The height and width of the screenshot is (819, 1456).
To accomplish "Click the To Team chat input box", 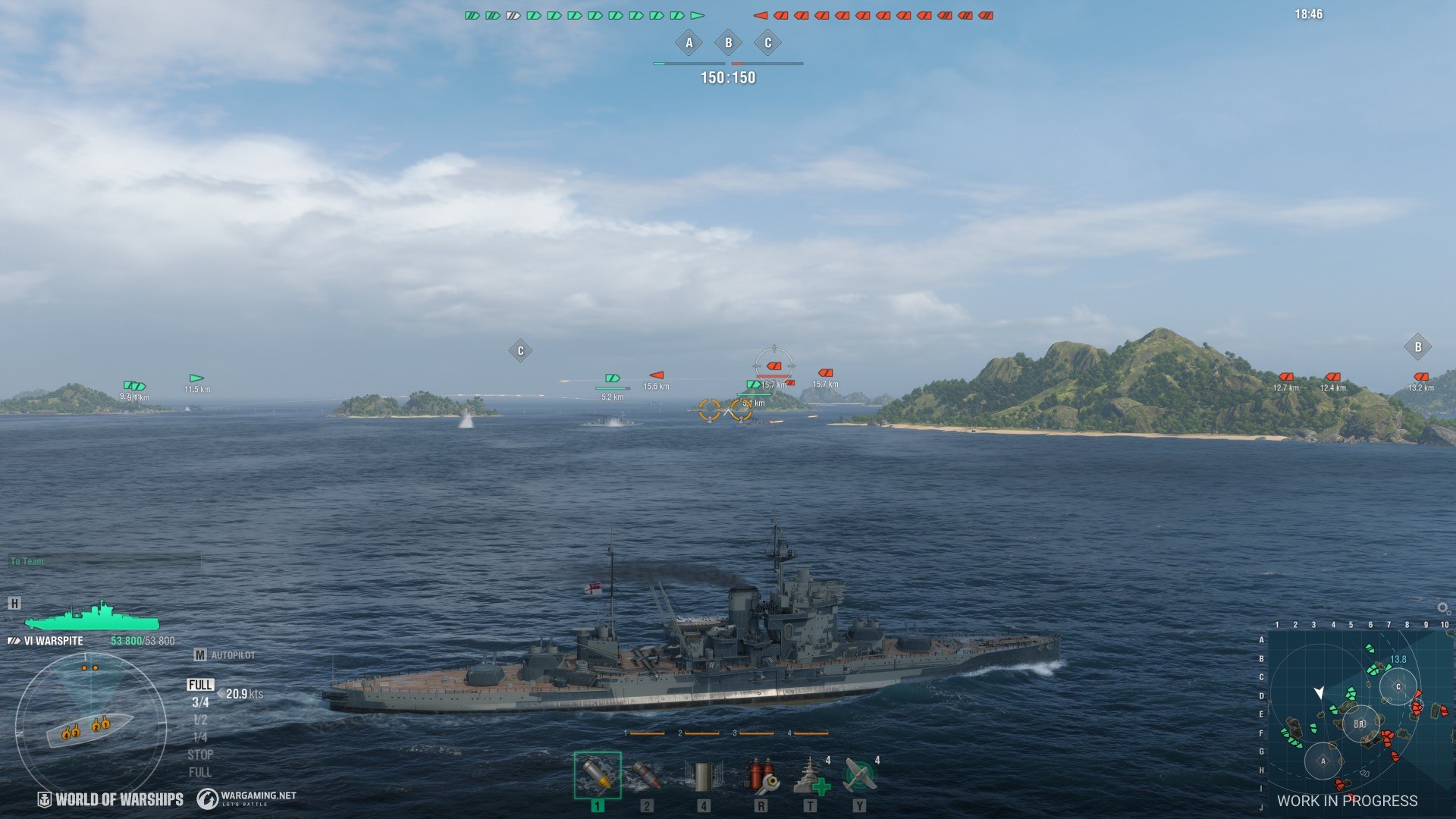I will [106, 561].
